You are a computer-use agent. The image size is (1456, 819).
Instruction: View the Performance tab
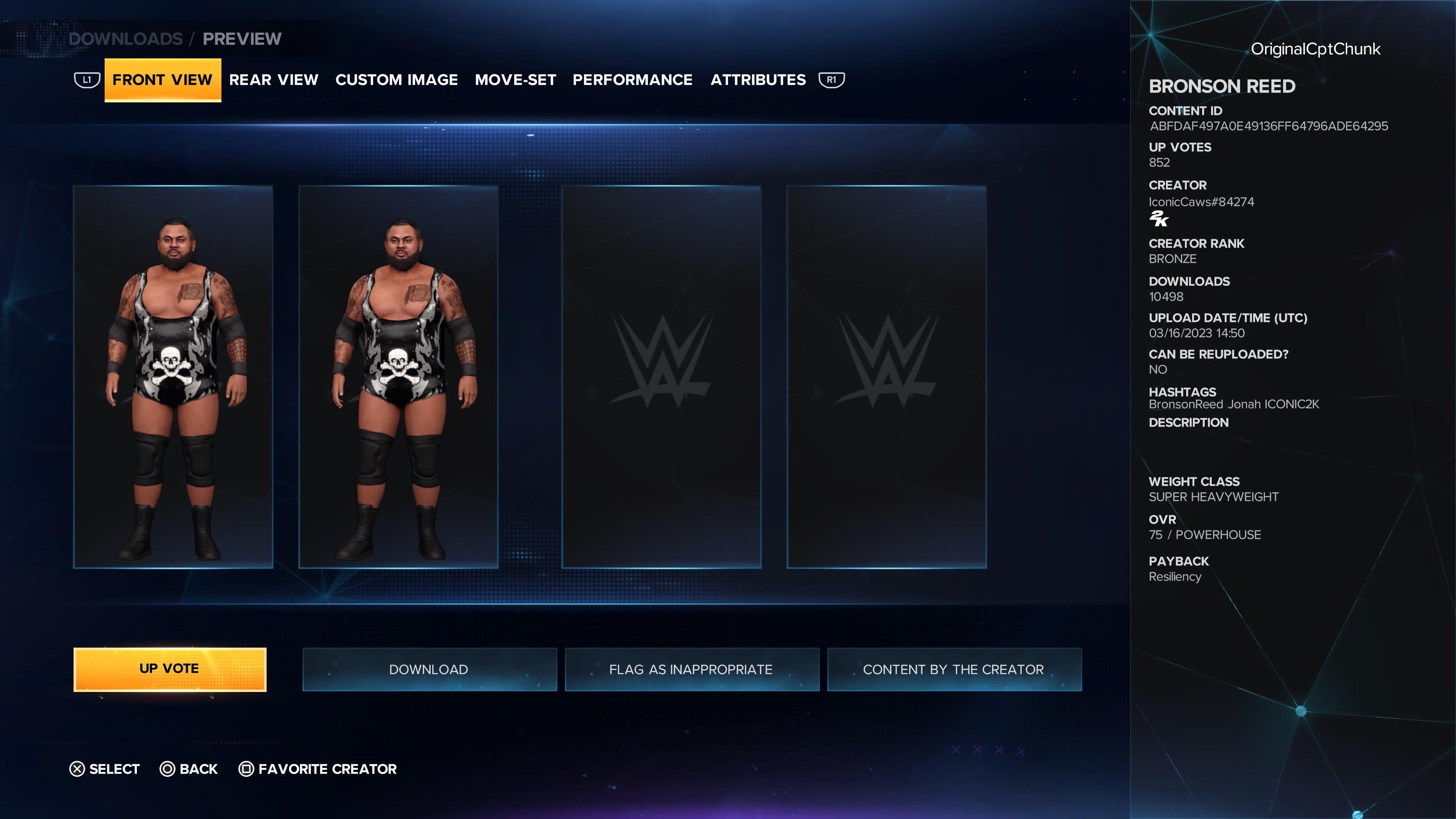[x=633, y=80]
